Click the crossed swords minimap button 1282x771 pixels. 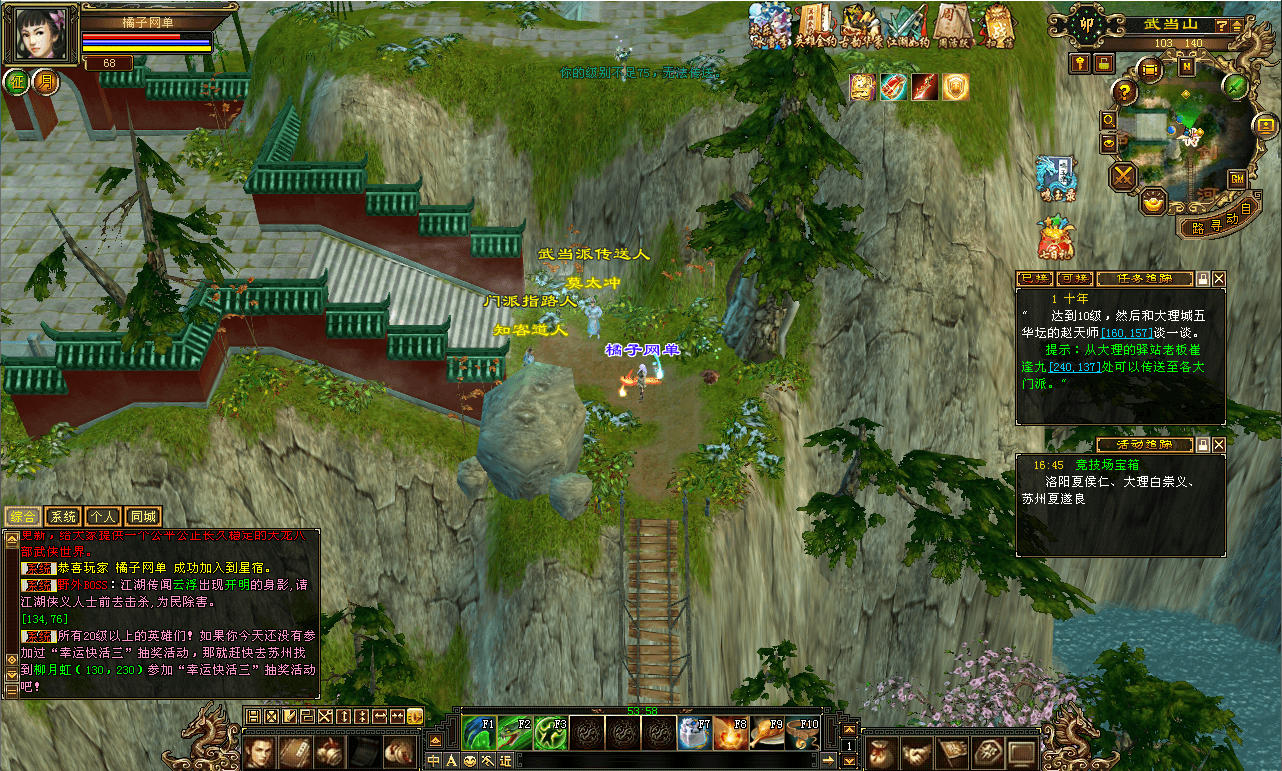[x=1124, y=177]
